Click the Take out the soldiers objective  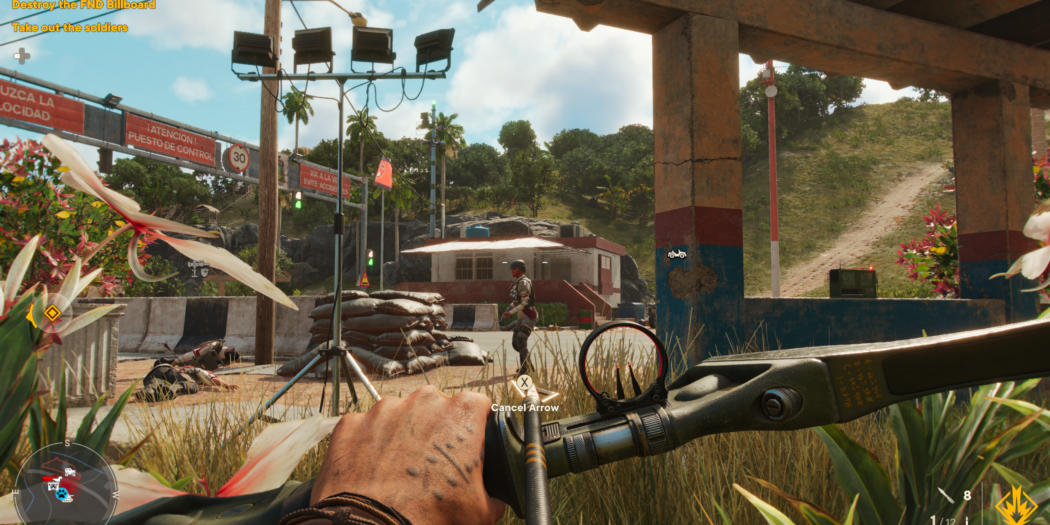pos(70,28)
